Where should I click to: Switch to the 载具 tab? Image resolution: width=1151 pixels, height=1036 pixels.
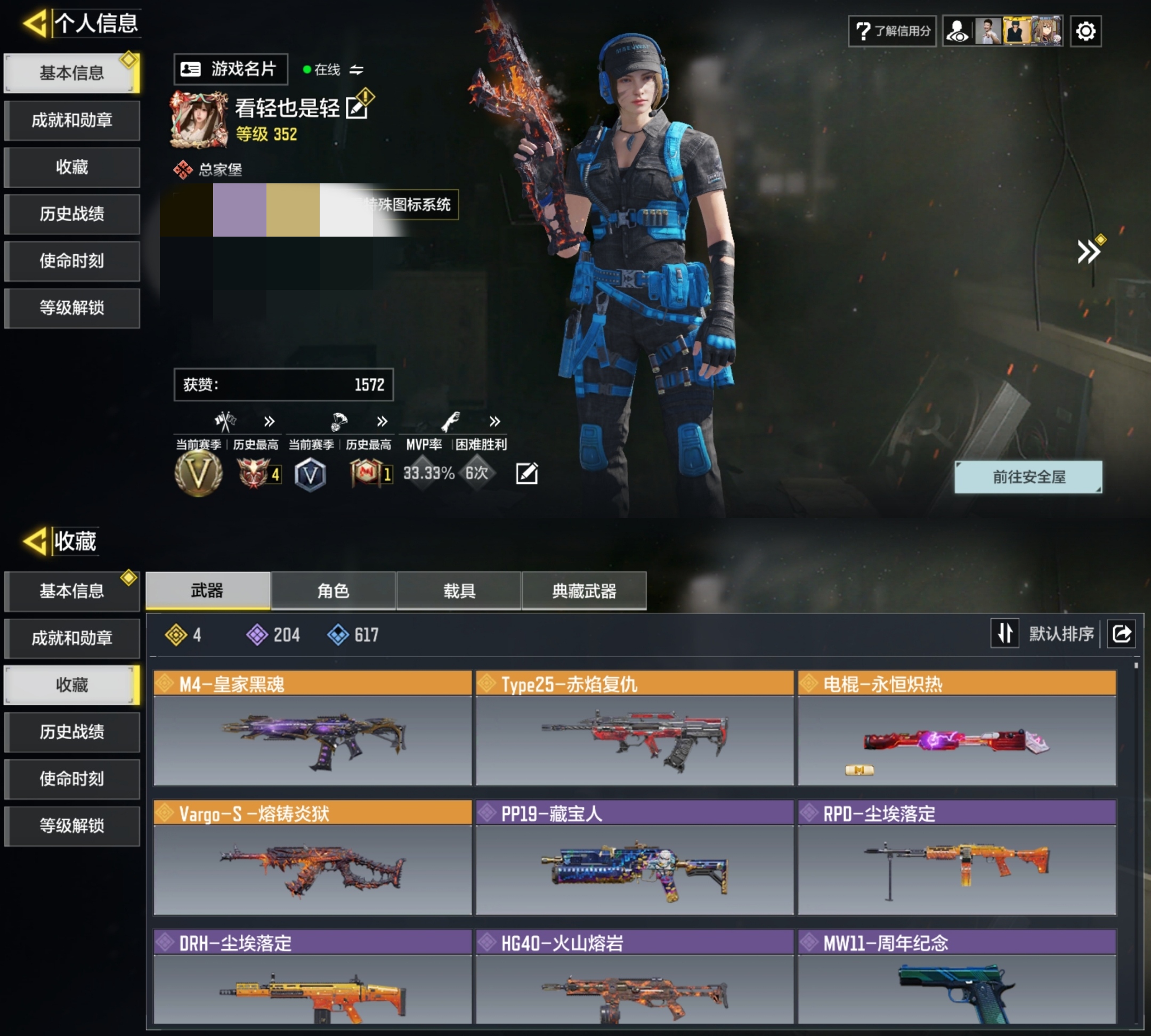point(459,591)
